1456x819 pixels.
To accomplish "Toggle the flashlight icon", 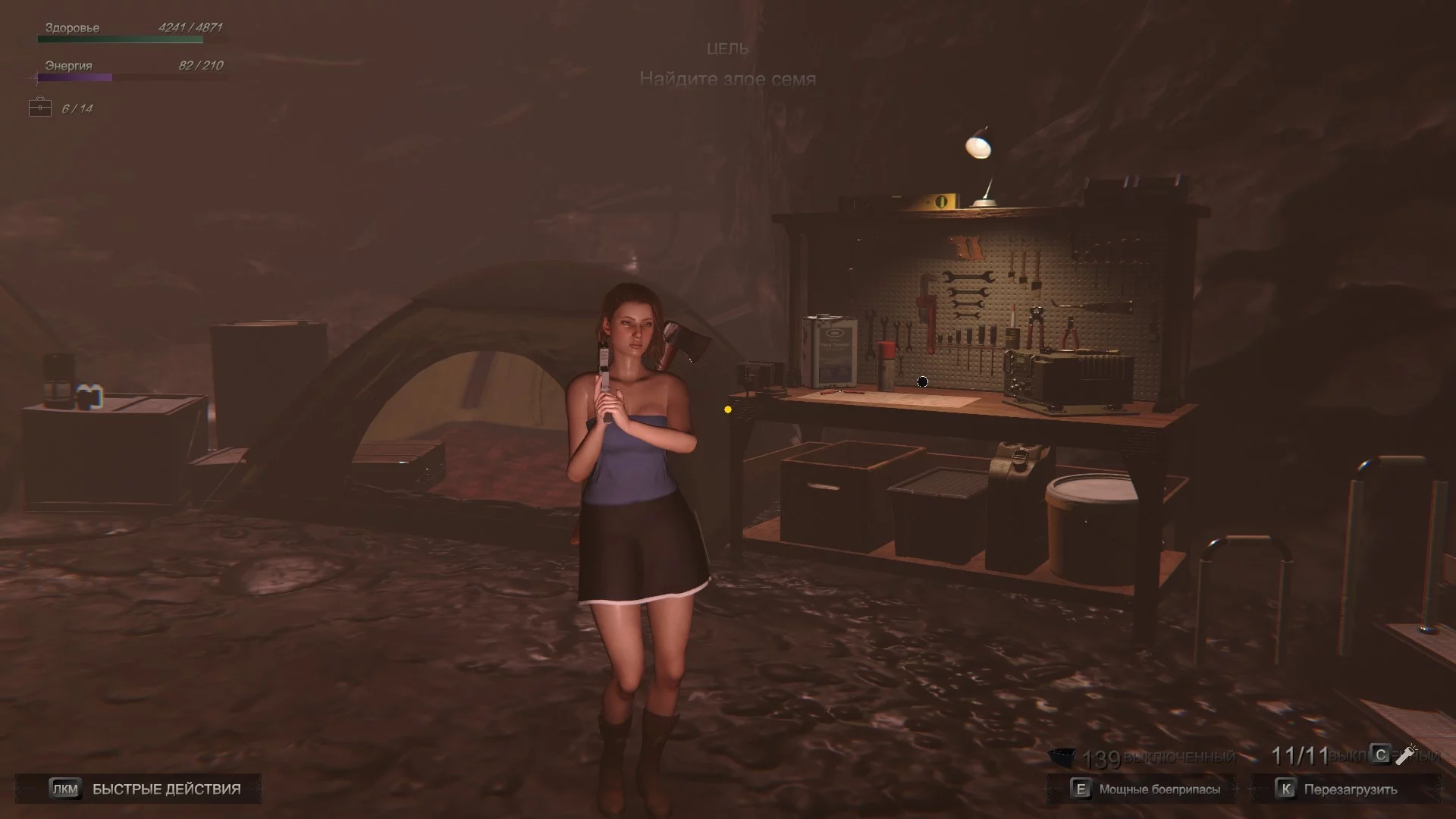I will point(1407,755).
